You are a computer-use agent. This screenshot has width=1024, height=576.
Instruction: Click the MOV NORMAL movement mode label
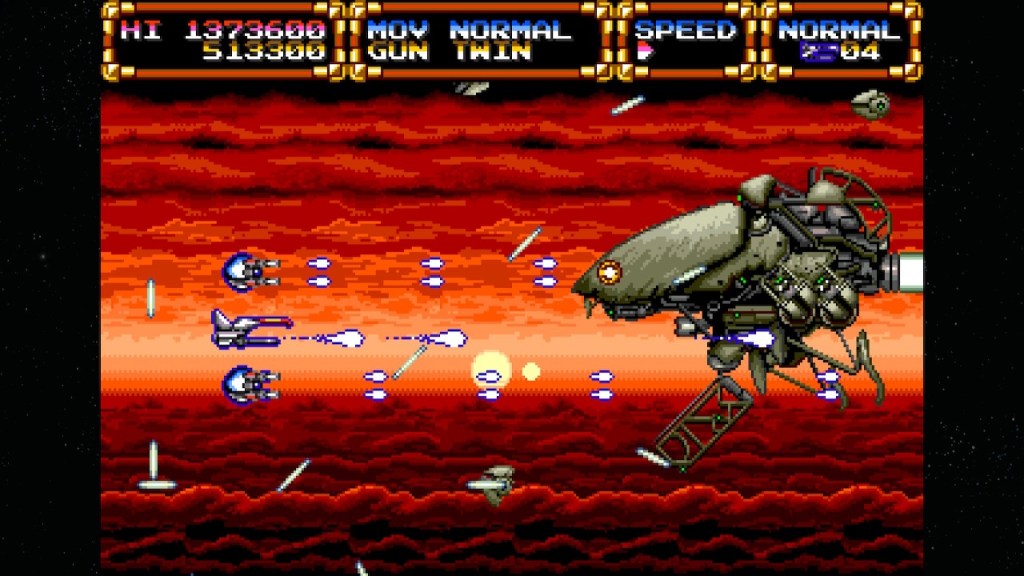(x=469, y=30)
